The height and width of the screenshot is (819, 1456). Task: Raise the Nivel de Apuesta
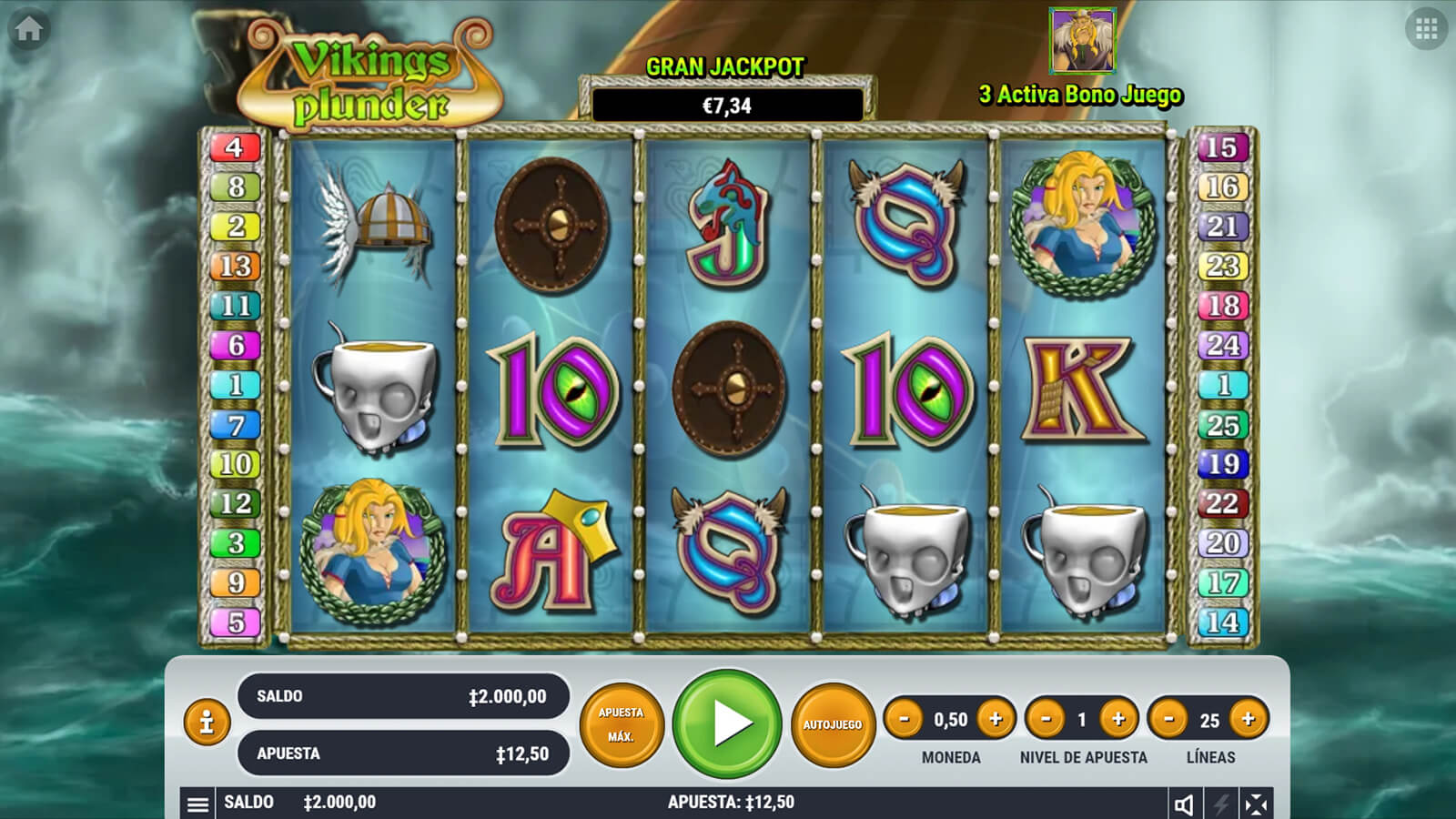pos(1118,720)
